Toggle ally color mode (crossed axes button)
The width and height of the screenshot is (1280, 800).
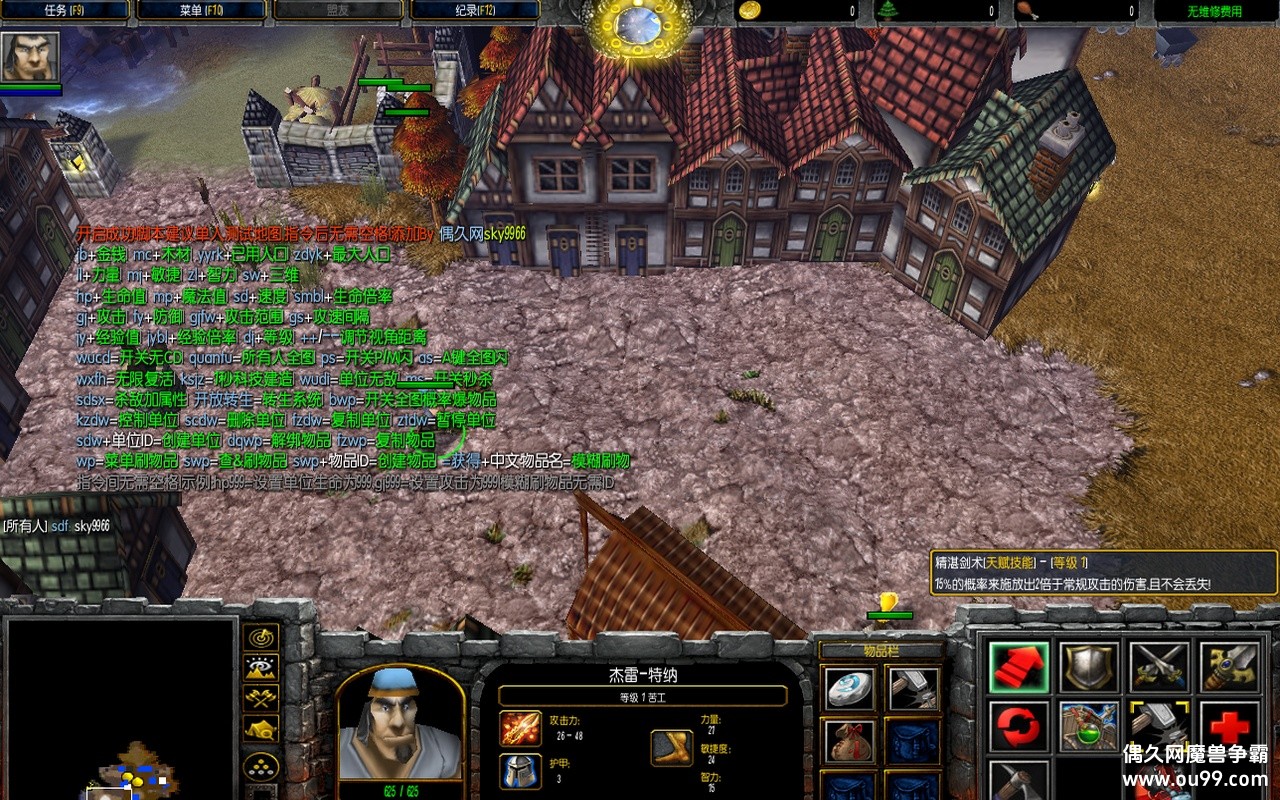pyautogui.click(x=261, y=699)
